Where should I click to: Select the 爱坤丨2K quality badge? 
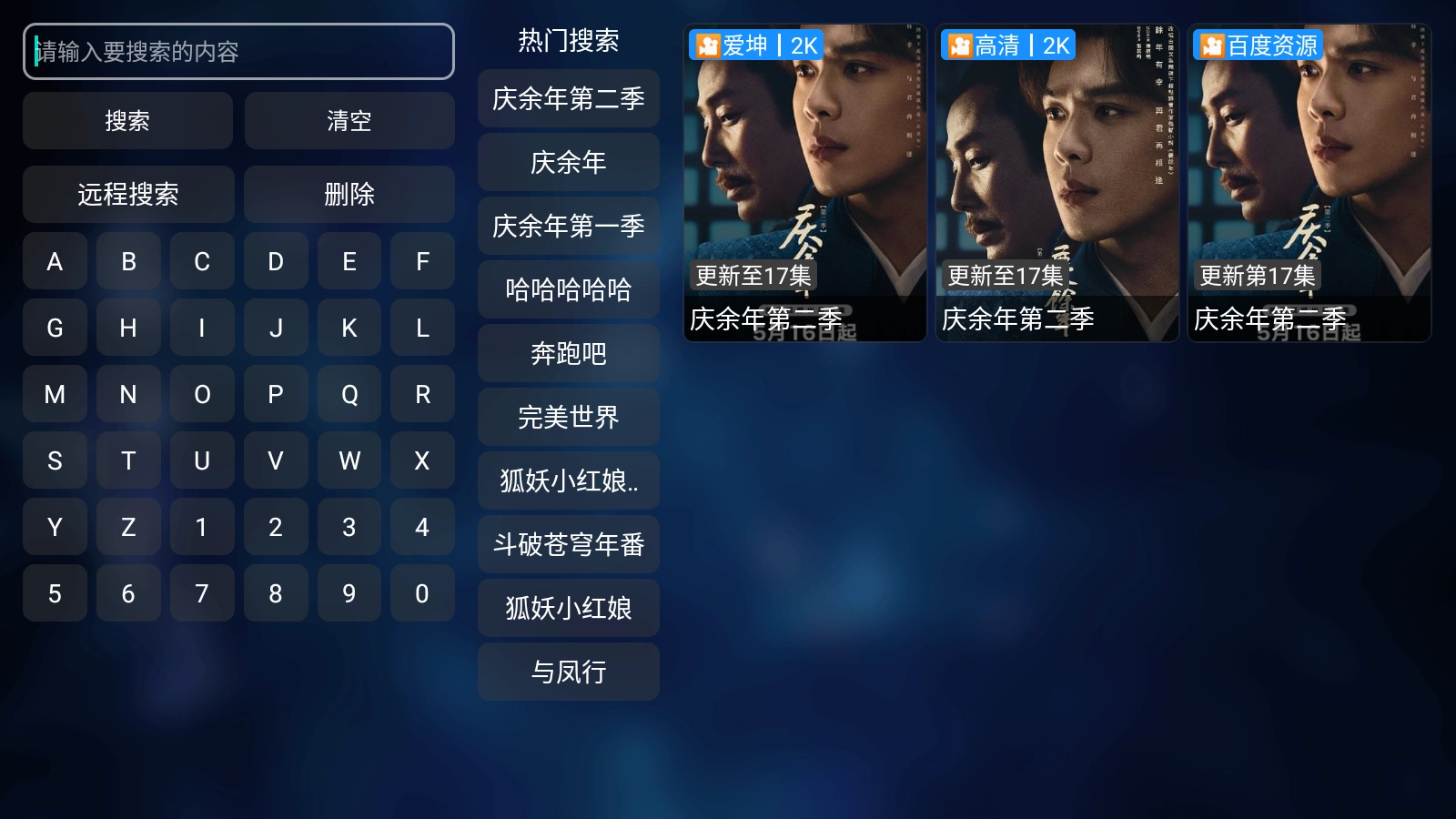pyautogui.click(x=757, y=45)
